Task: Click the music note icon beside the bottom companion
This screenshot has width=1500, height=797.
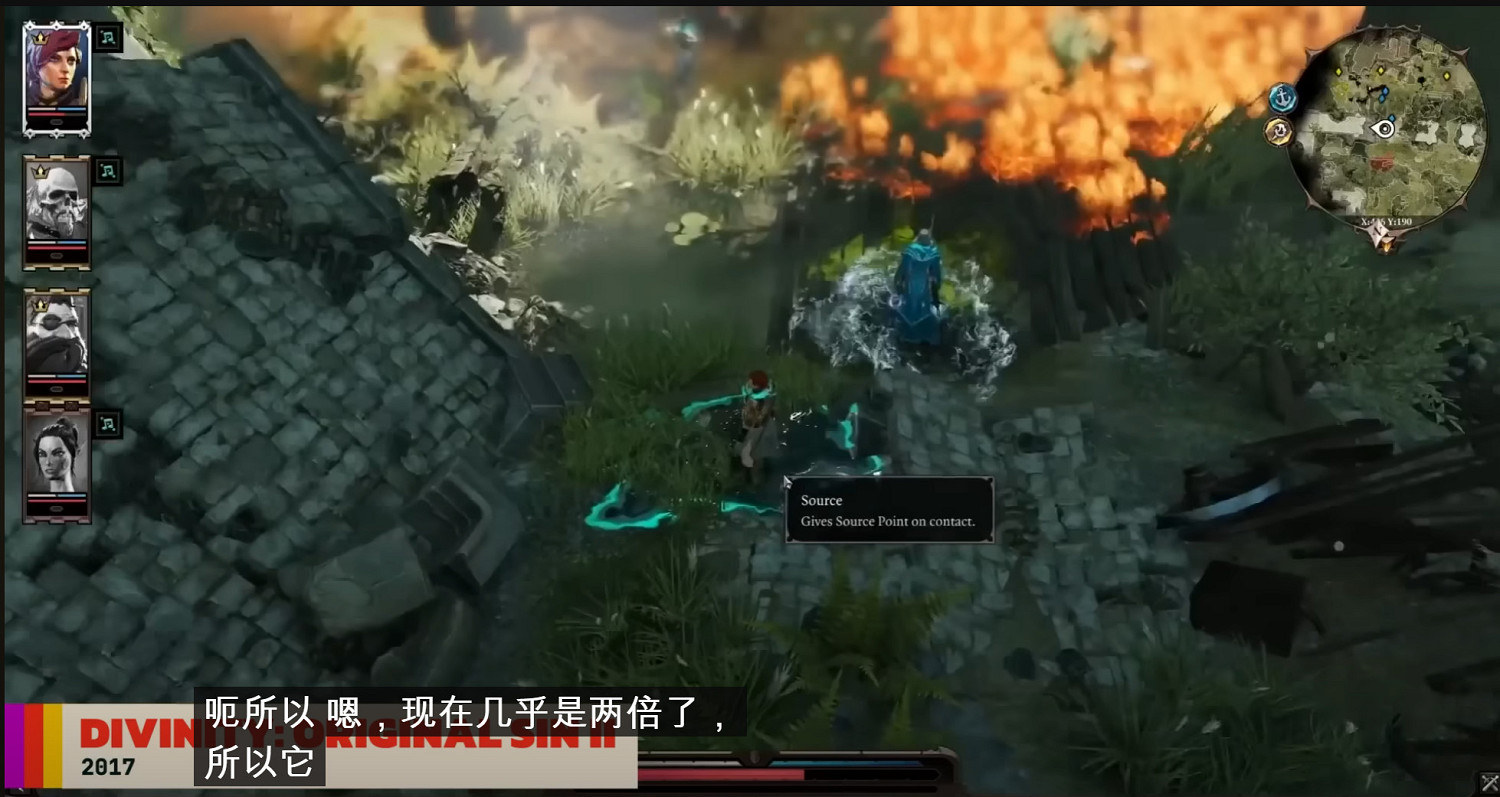Action: tap(107, 423)
